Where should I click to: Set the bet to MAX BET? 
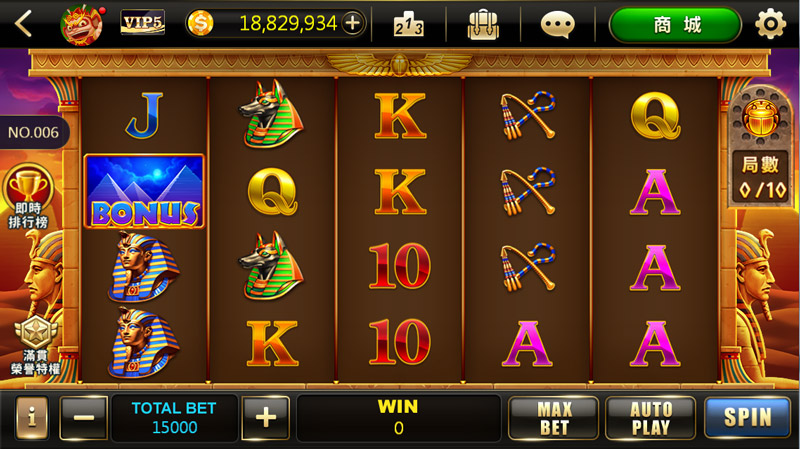coord(553,418)
